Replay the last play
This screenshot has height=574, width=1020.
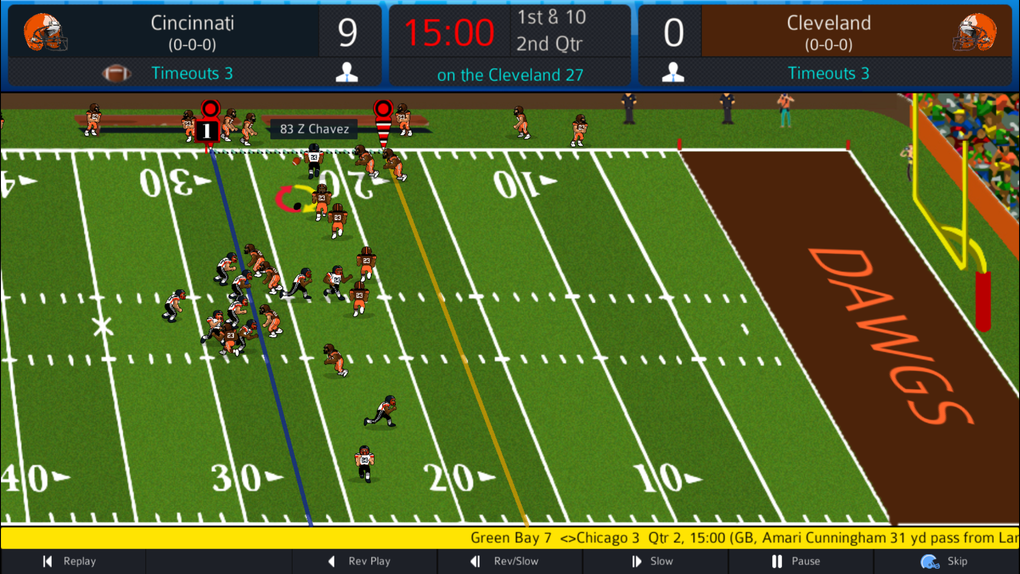(69, 562)
